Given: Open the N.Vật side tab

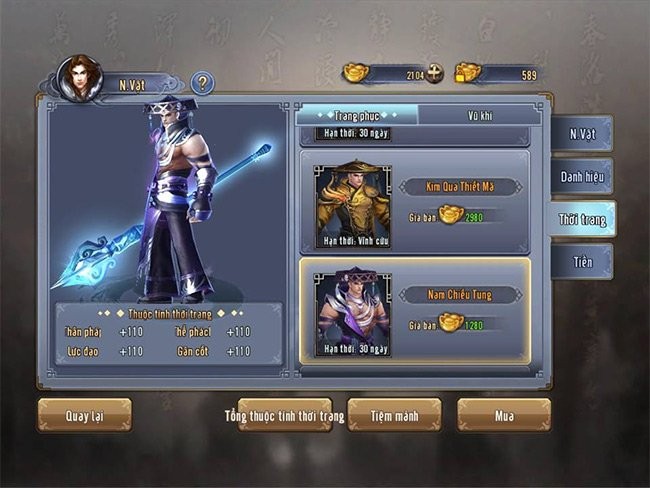Looking at the screenshot, I should (x=581, y=134).
